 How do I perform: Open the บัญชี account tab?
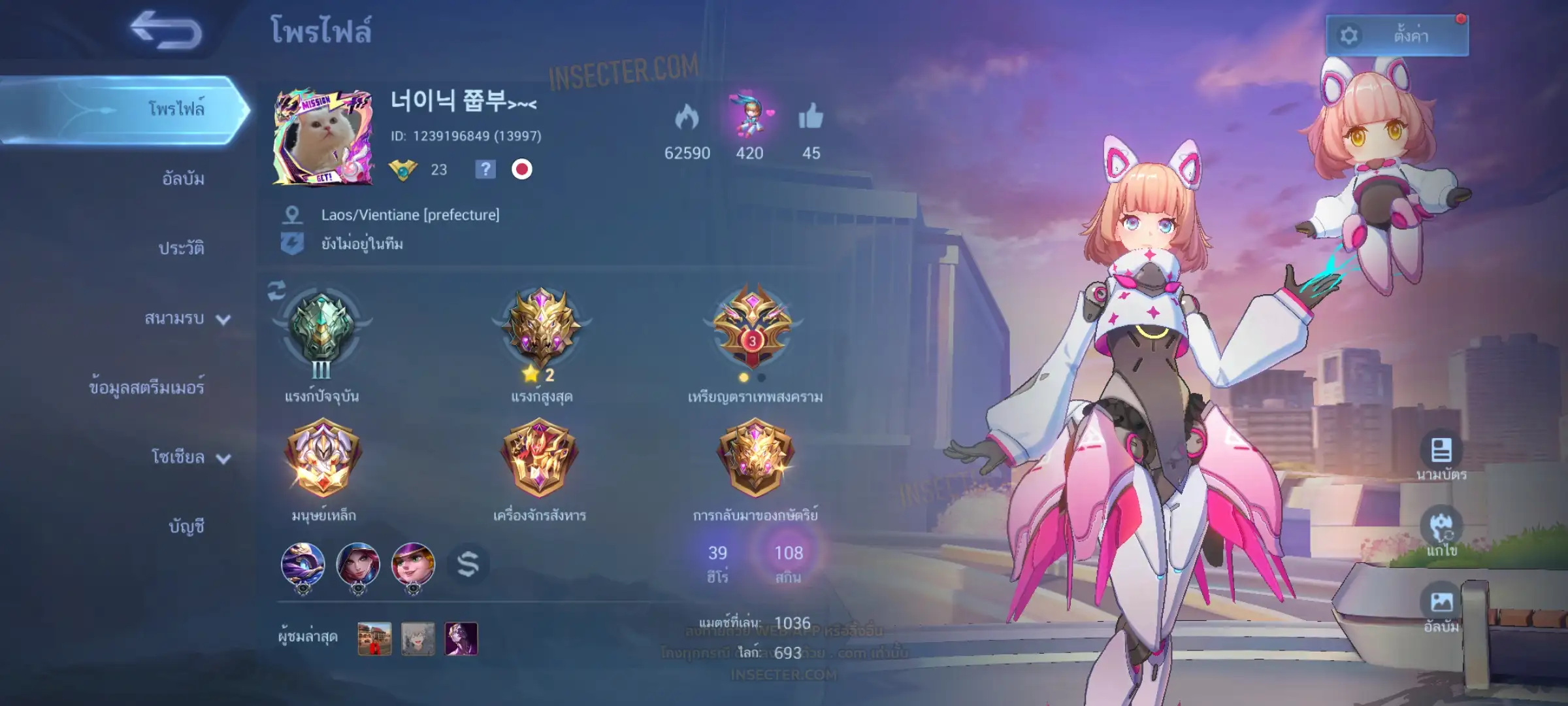point(186,526)
